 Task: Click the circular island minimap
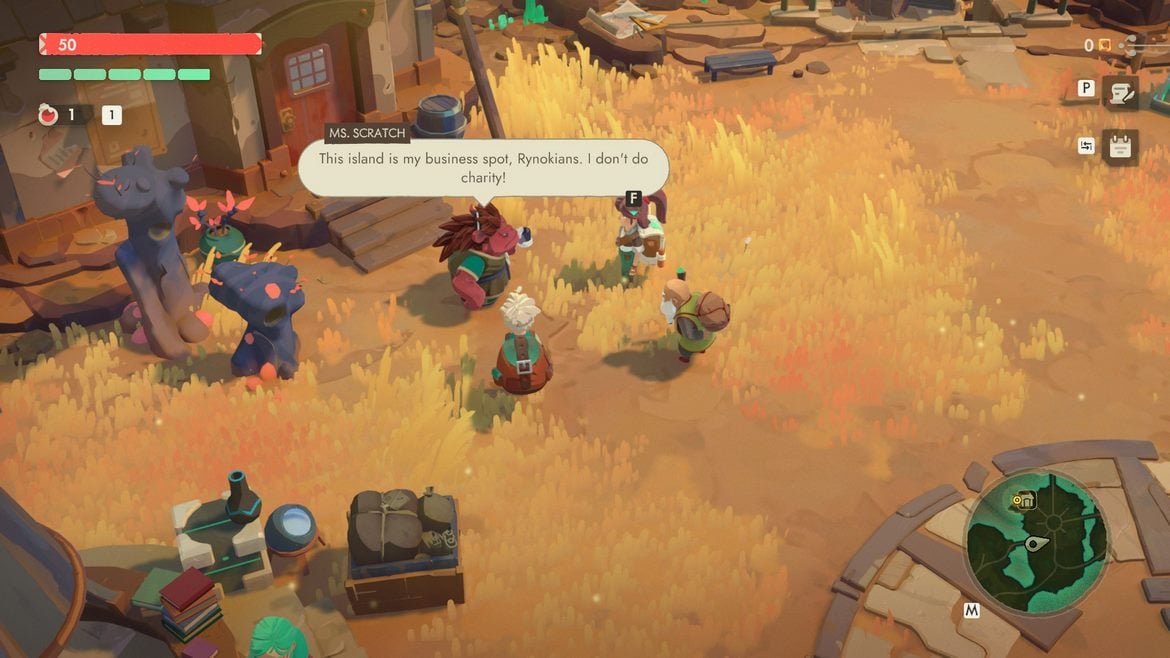1036,544
